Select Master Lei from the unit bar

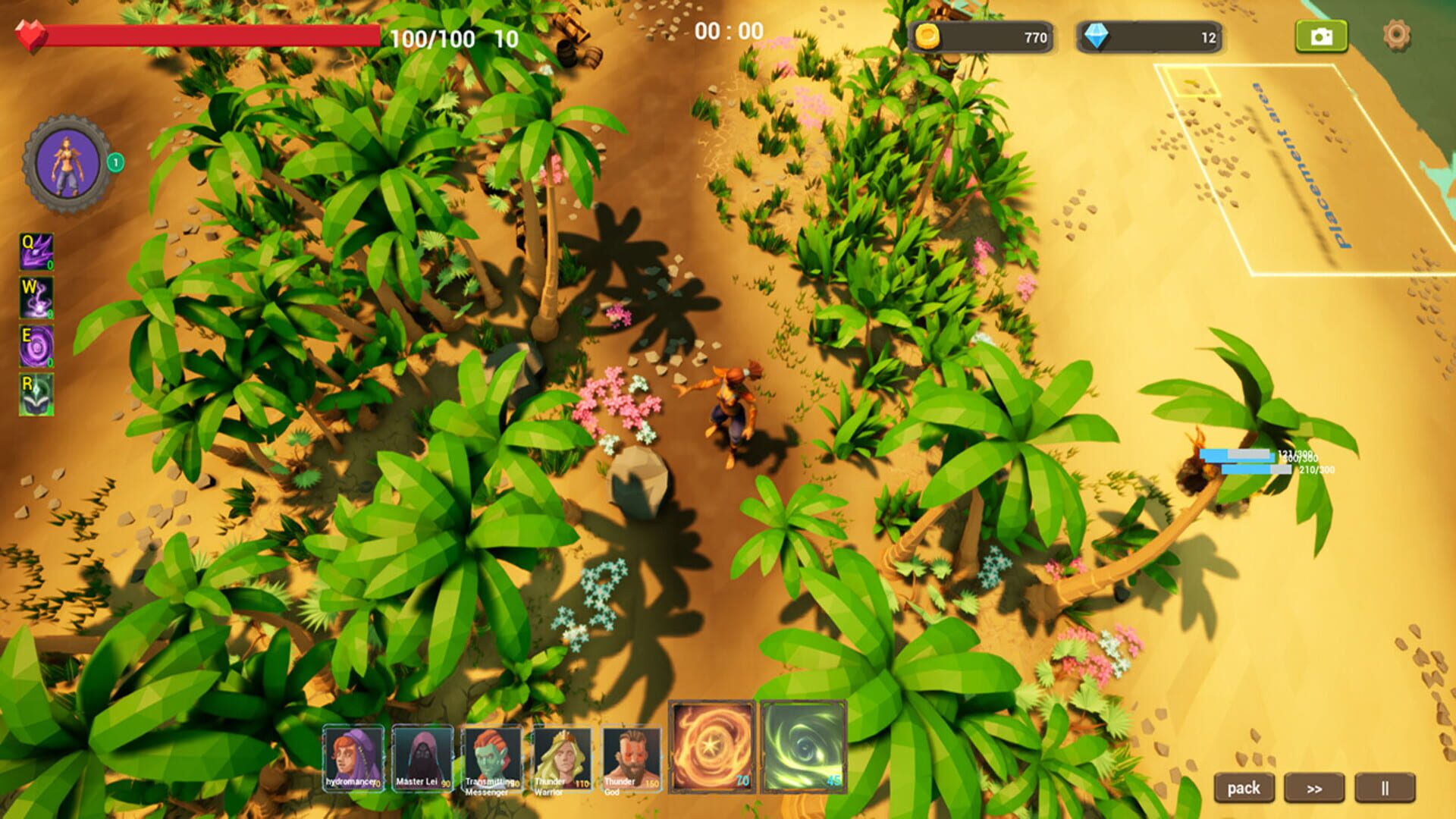(x=422, y=756)
